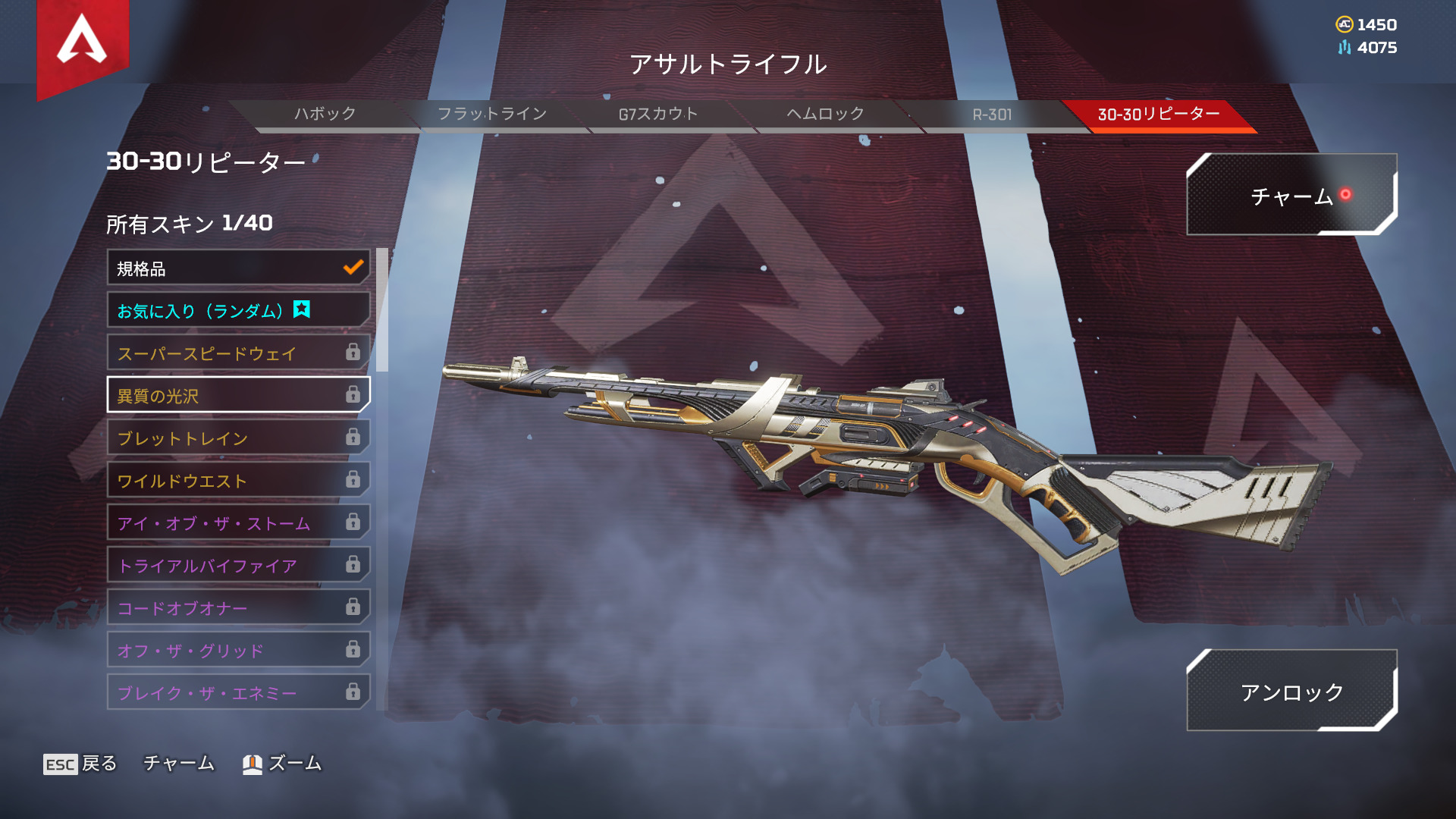Open the チャーム charm button
Viewport: 1456px width, 819px height.
(x=1291, y=196)
